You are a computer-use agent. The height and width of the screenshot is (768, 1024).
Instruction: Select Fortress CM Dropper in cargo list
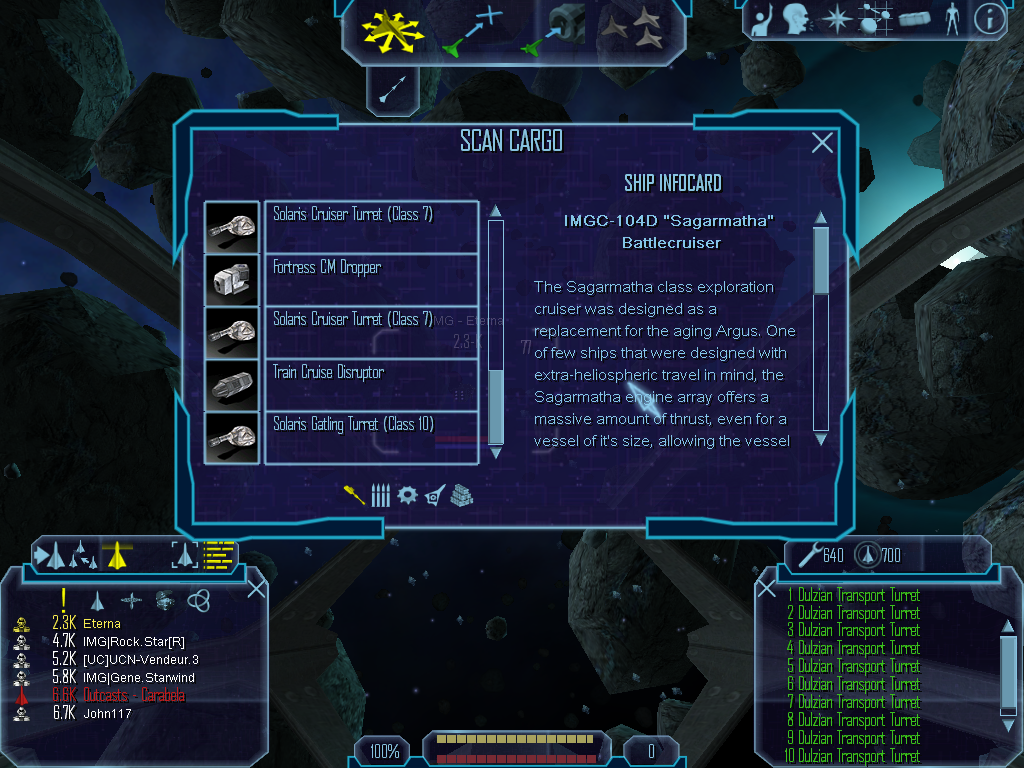pos(371,279)
